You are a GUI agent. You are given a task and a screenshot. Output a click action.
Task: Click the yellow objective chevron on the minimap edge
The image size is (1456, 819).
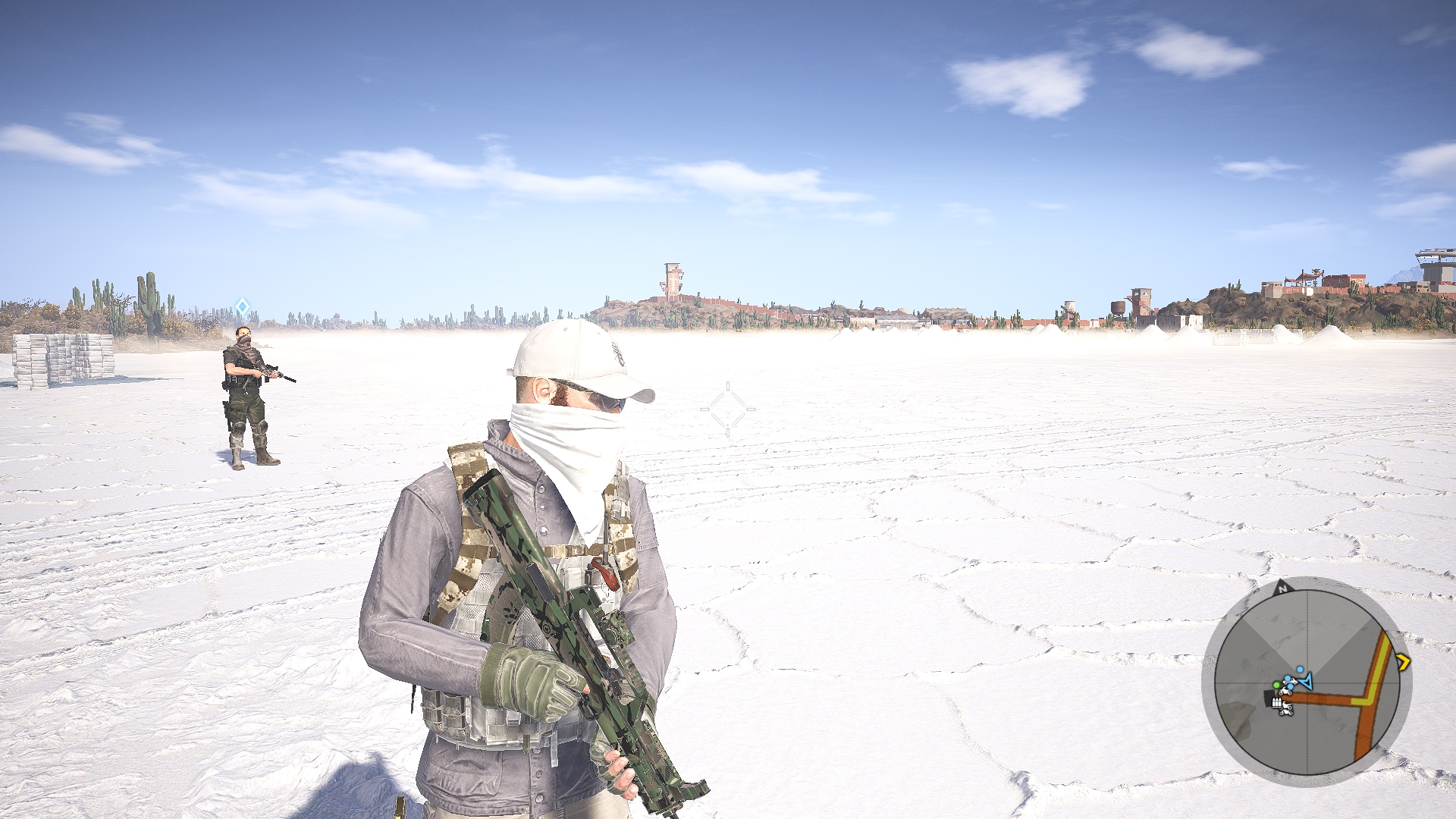[x=1403, y=661]
